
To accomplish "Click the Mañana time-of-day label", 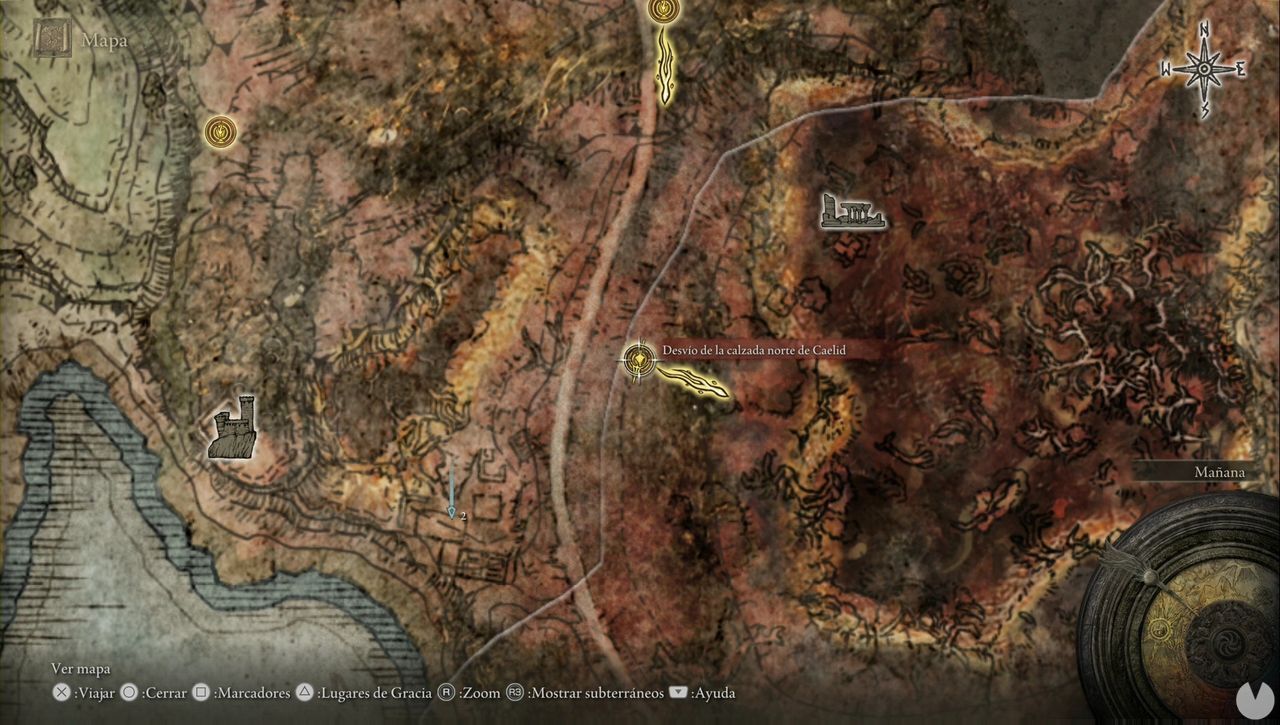I will click(1220, 471).
